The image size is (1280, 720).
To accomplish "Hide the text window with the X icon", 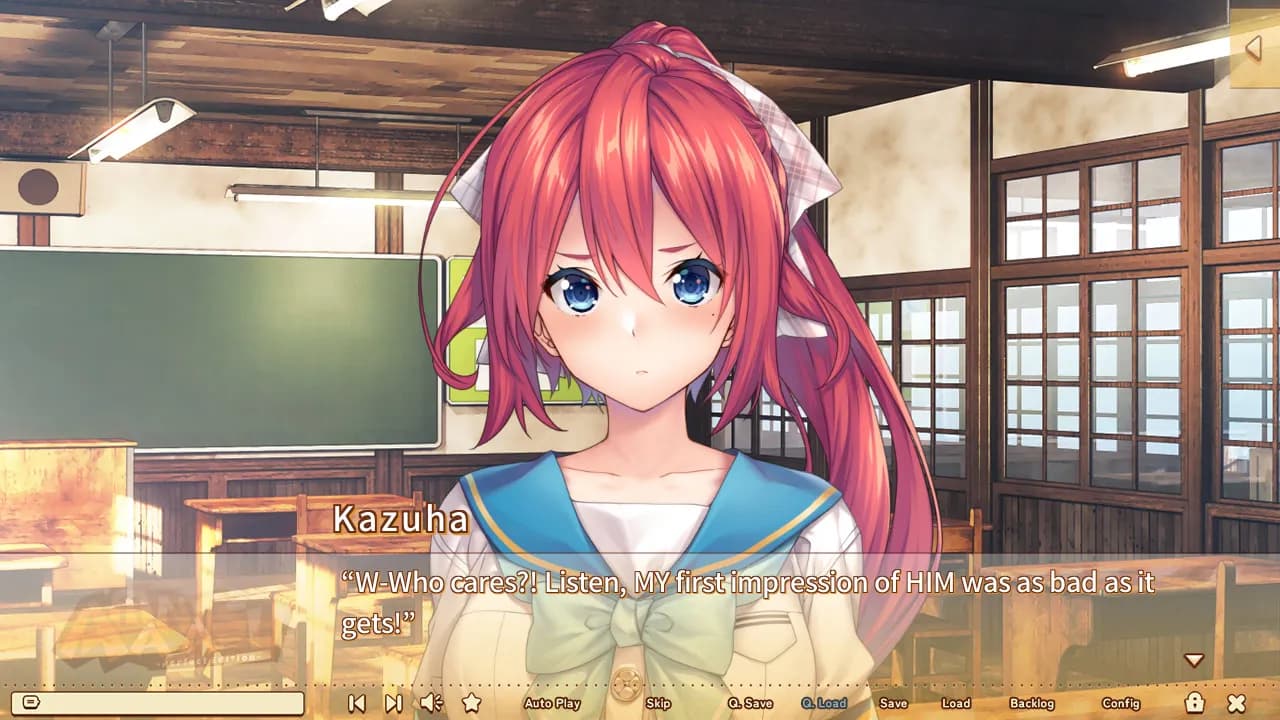I will click(x=1237, y=703).
